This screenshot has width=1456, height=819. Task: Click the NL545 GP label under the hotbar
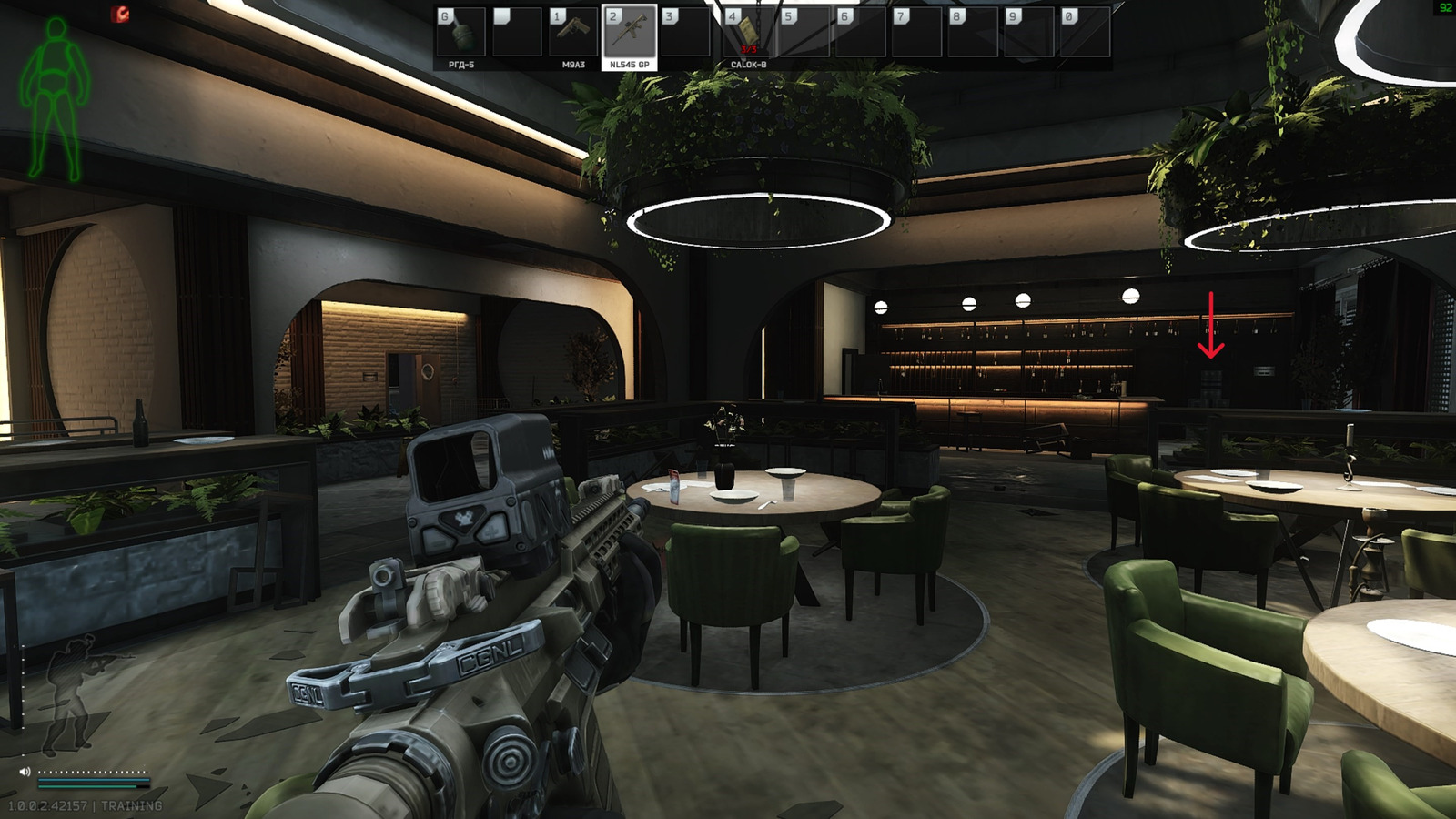[x=629, y=65]
